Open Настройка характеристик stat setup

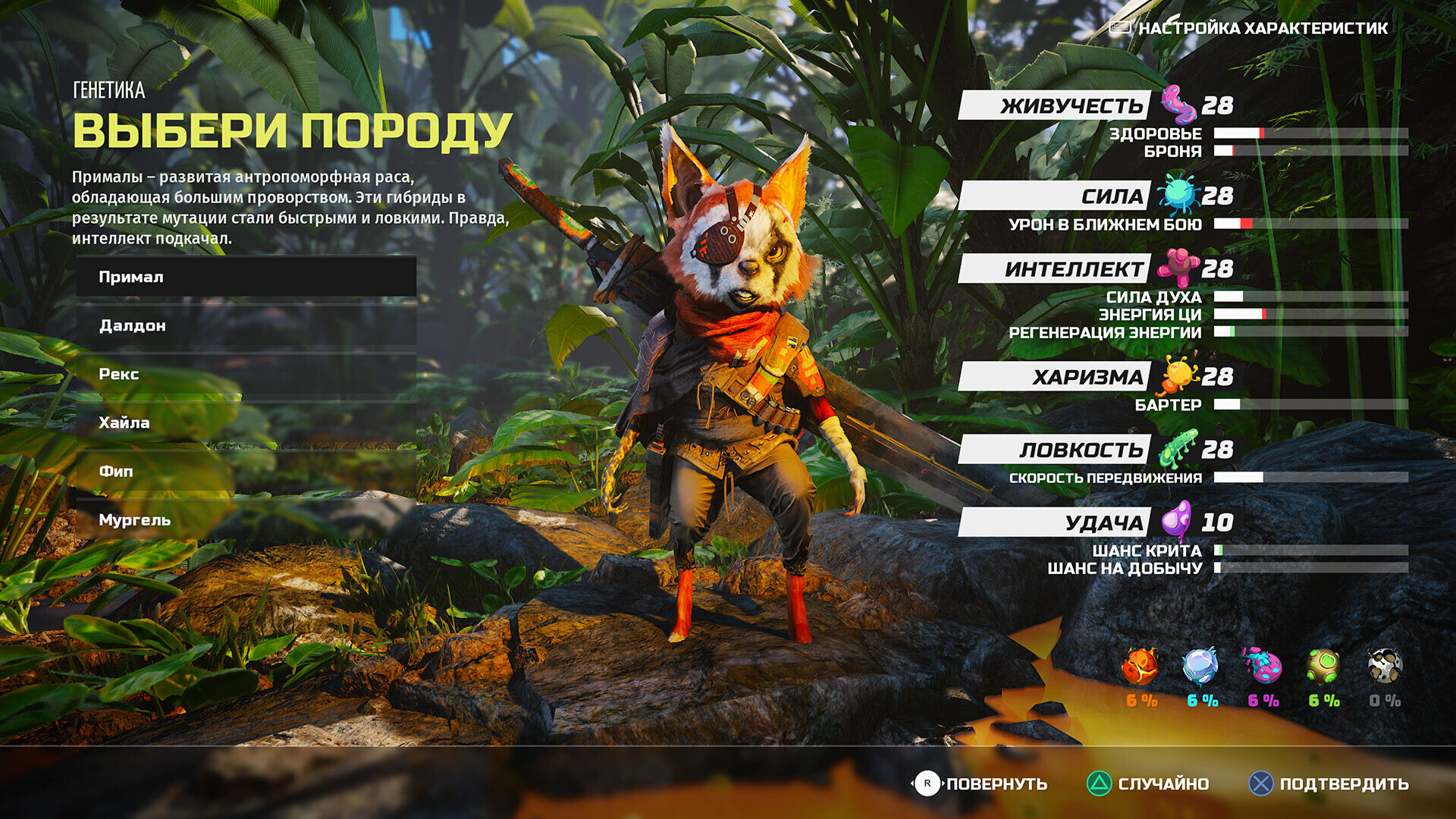click(1250, 28)
